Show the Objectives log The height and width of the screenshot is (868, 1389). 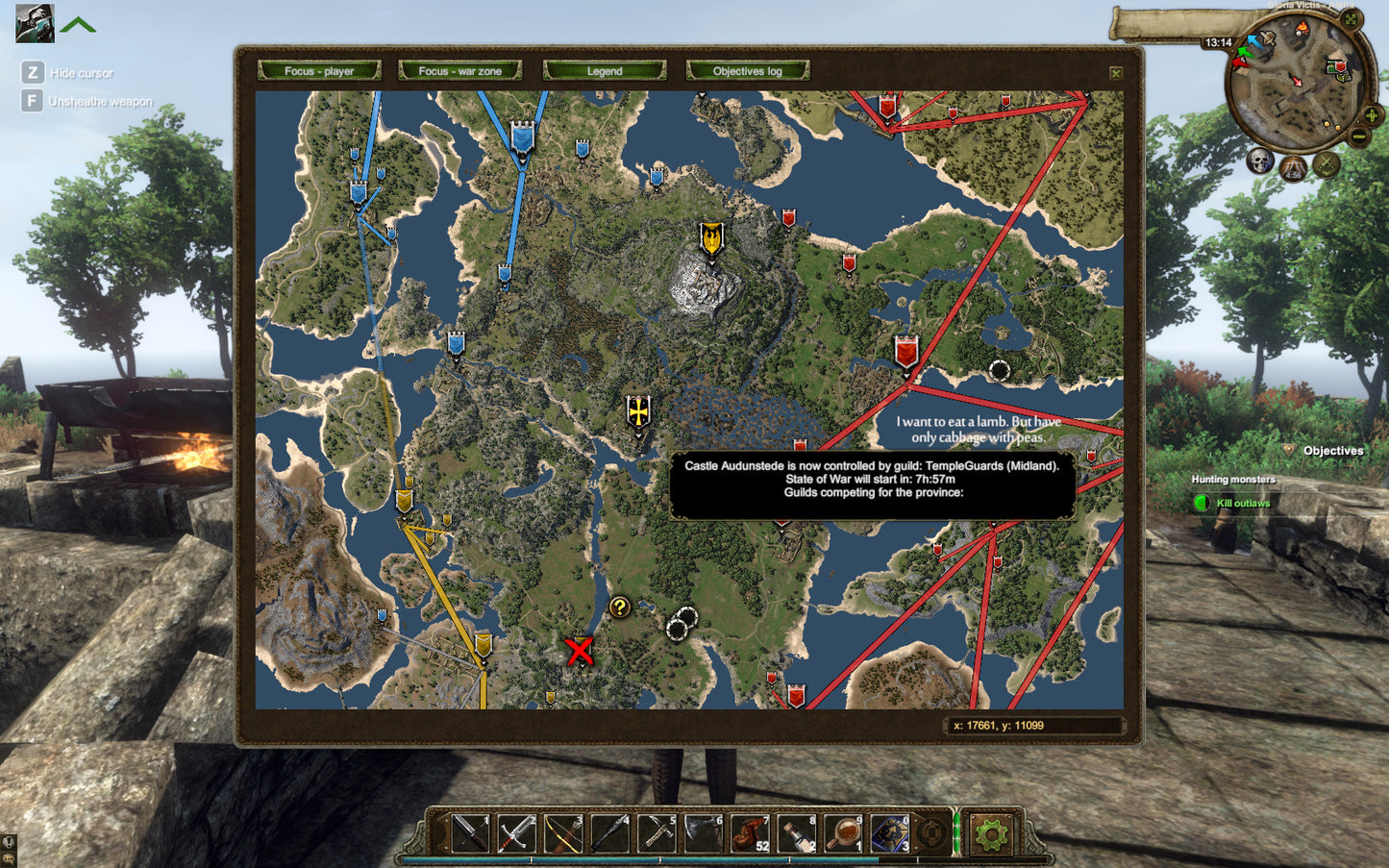pyautogui.click(x=747, y=71)
